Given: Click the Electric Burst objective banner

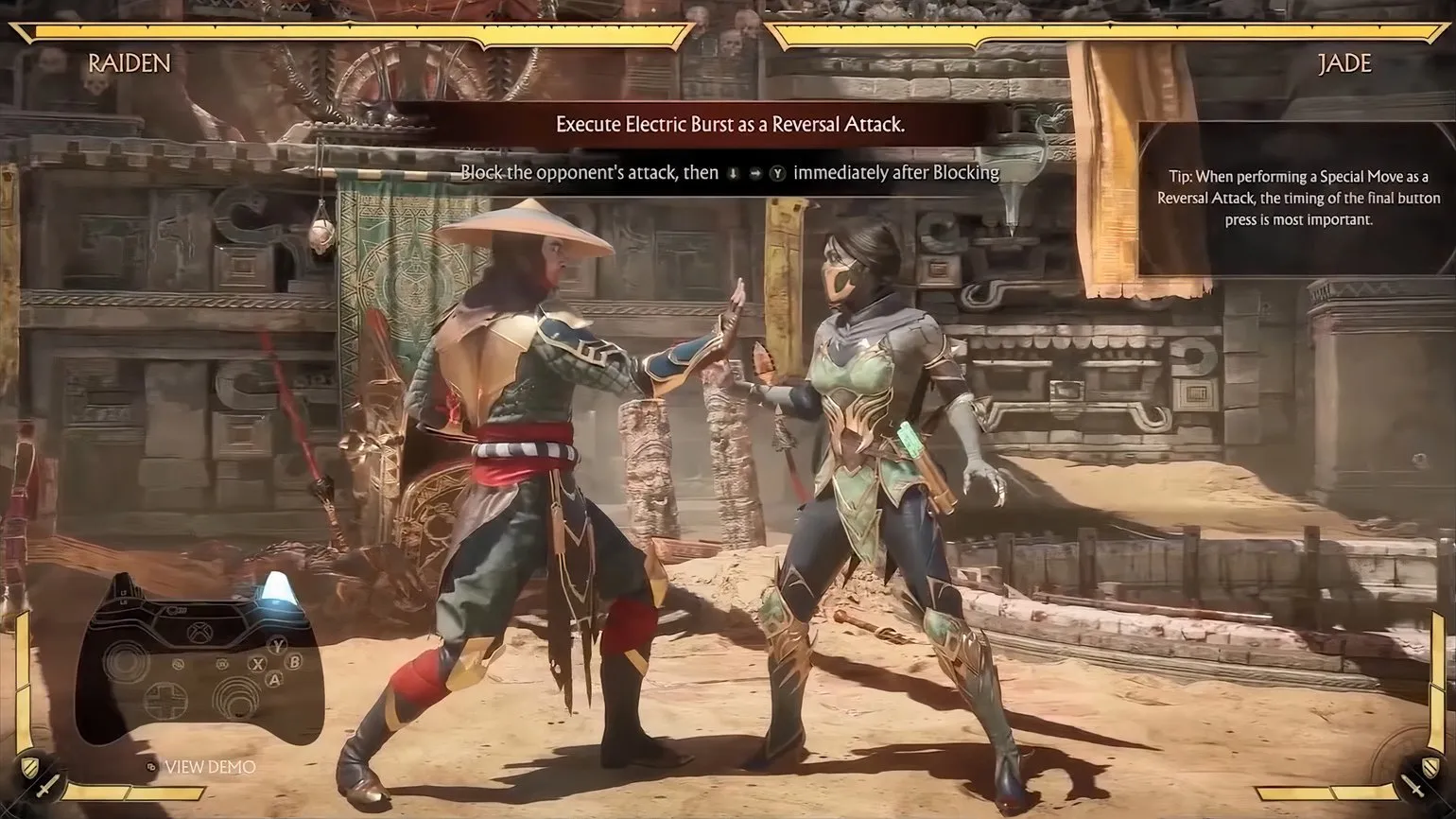Looking at the screenshot, I should point(730,125).
